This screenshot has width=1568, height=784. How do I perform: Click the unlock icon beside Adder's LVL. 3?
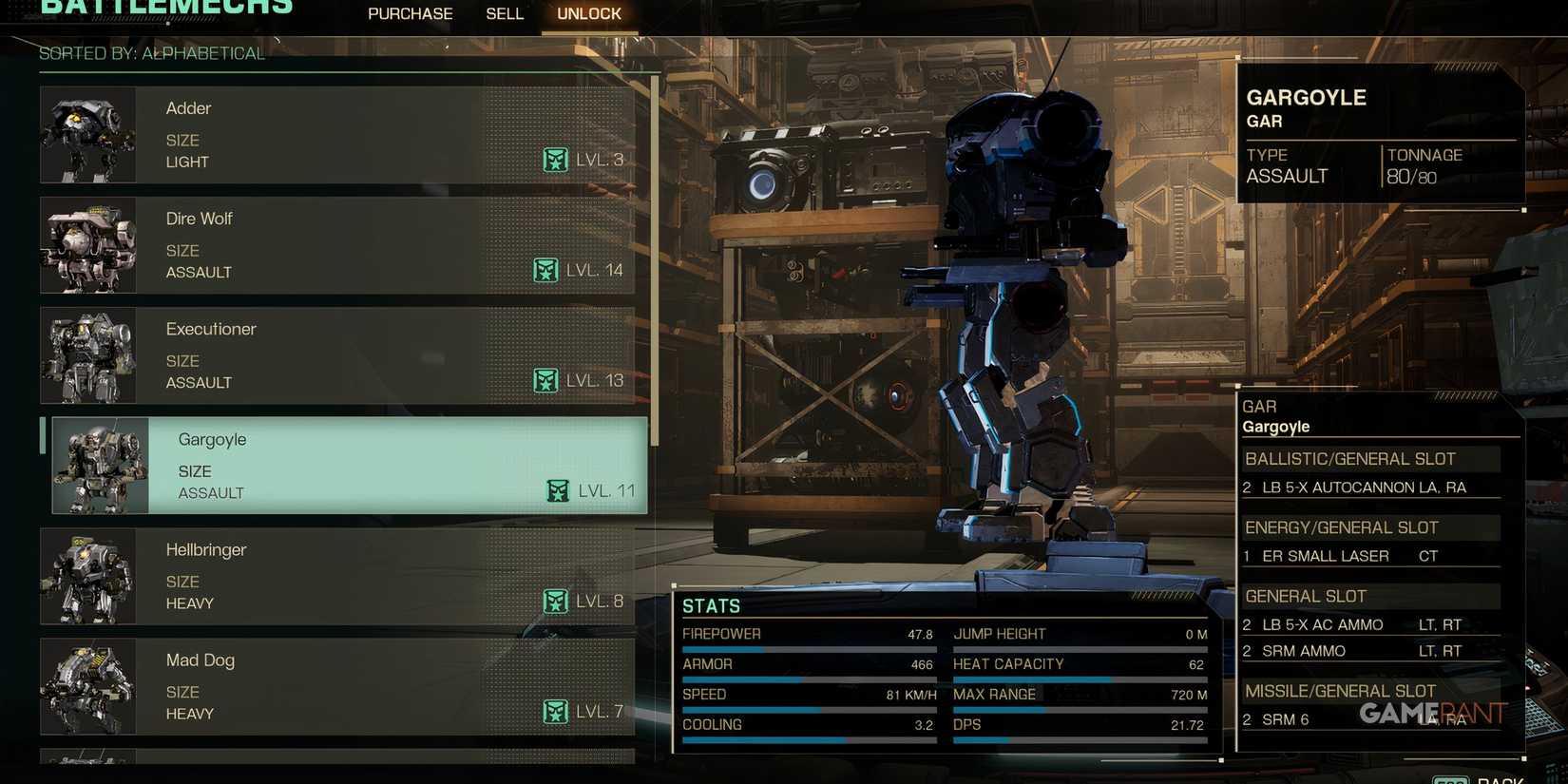coord(557,160)
